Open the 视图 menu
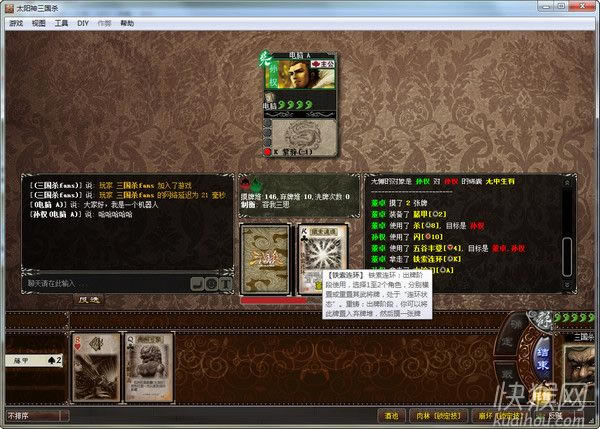Image resolution: width=600 pixels, height=429 pixels. point(38,21)
